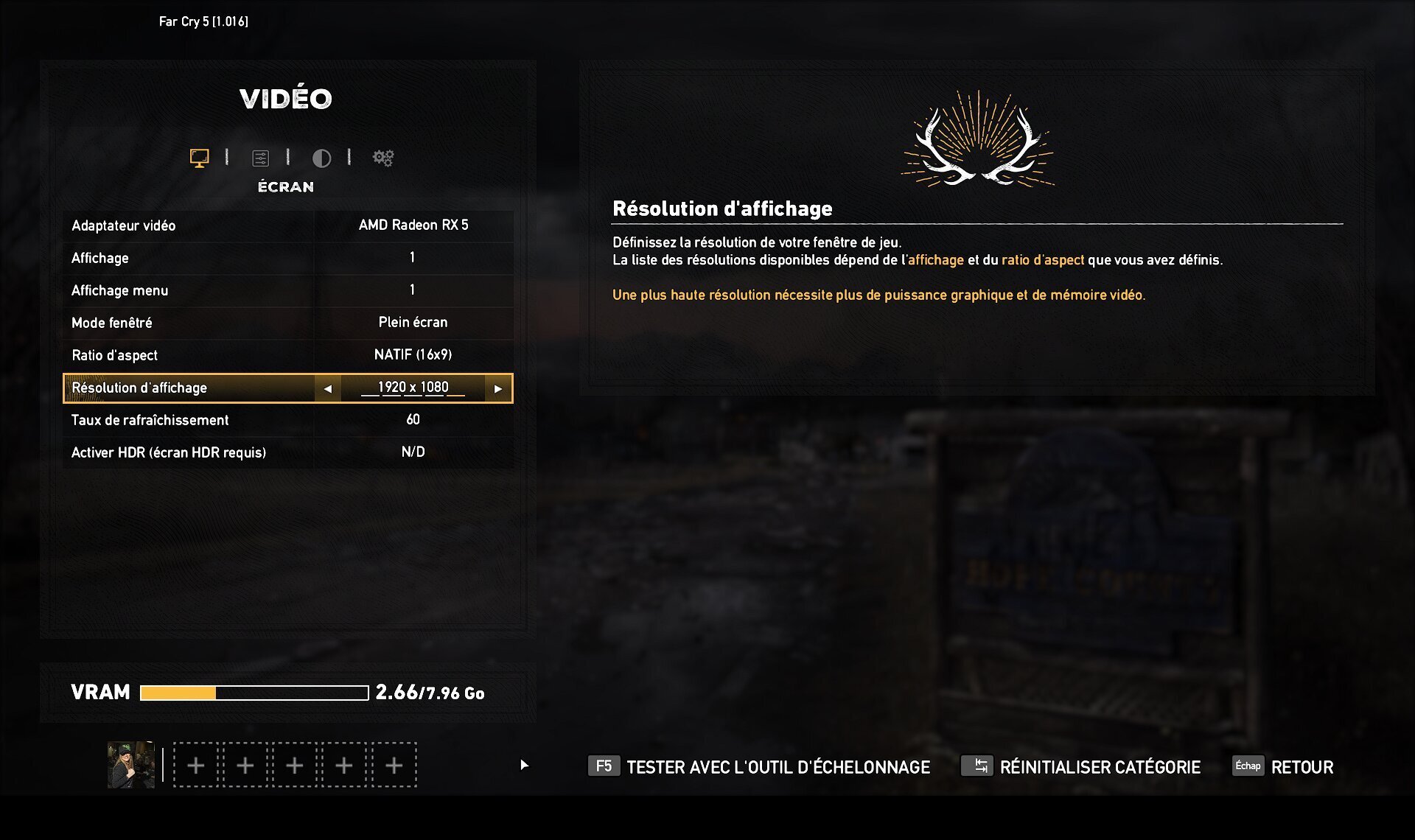Select the Taux de rafraîchissement row

click(x=287, y=420)
